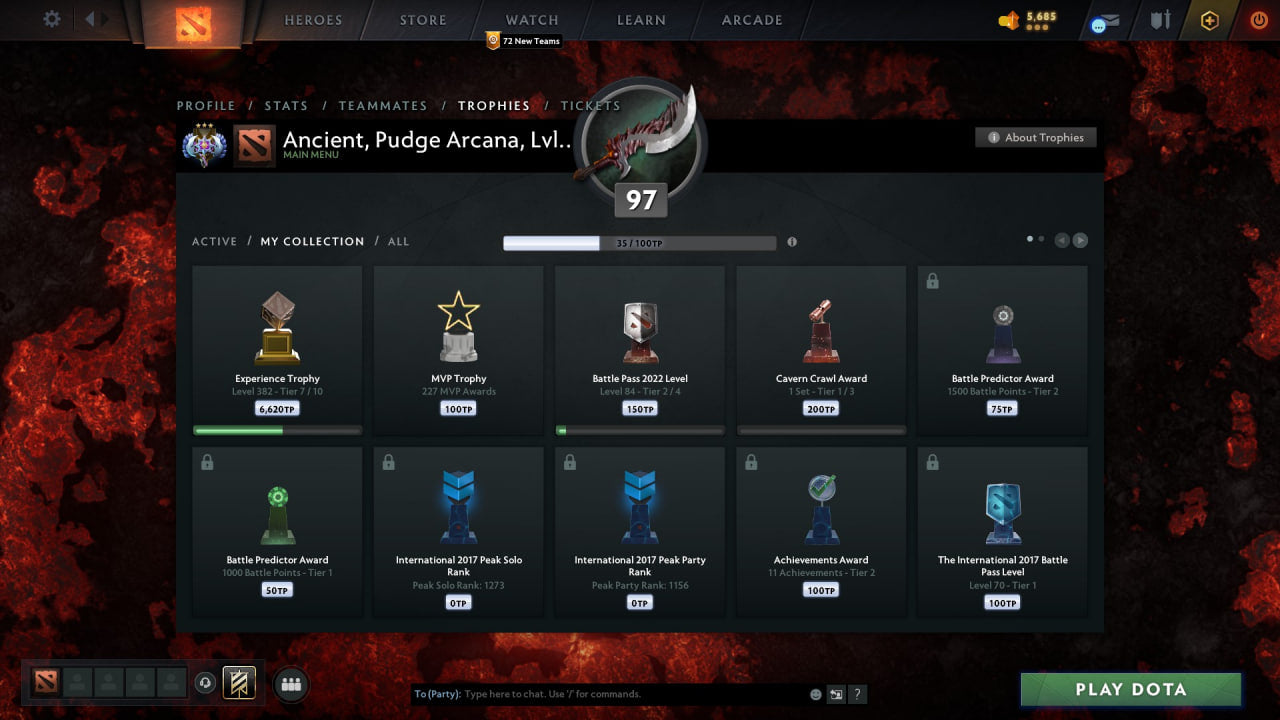
Task: Open the emoticon picker in the chat bar
Action: point(815,693)
